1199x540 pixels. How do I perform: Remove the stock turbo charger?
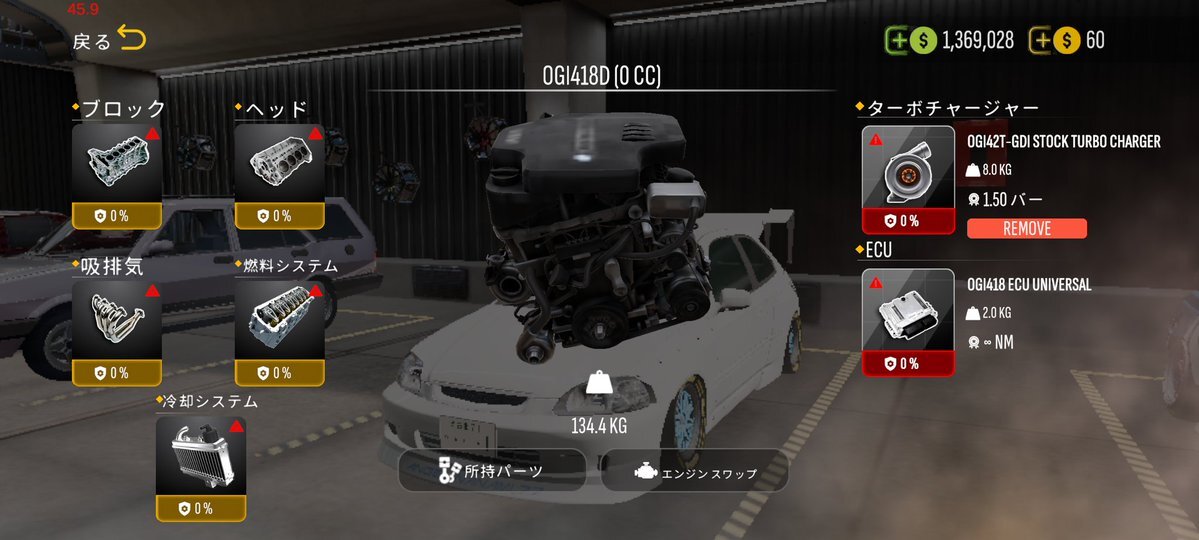coord(1026,229)
